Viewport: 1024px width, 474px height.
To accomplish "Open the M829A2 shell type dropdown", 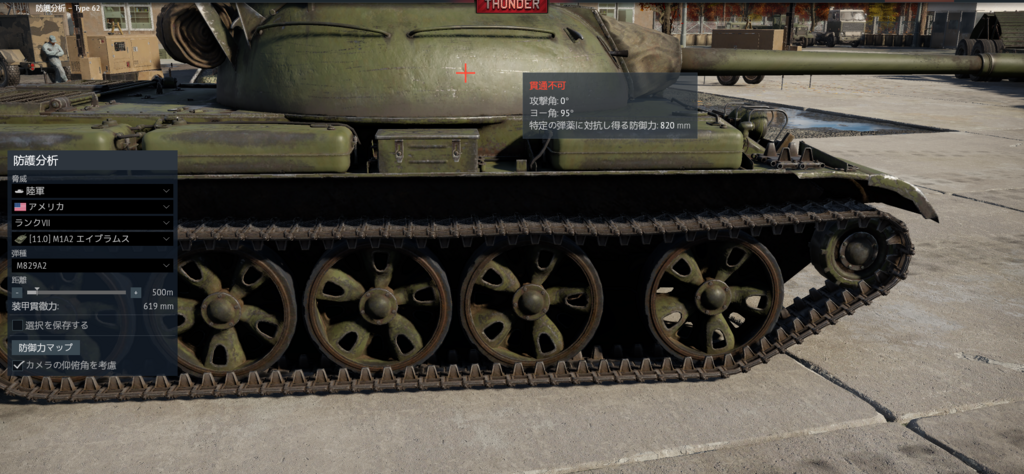I will [92, 266].
